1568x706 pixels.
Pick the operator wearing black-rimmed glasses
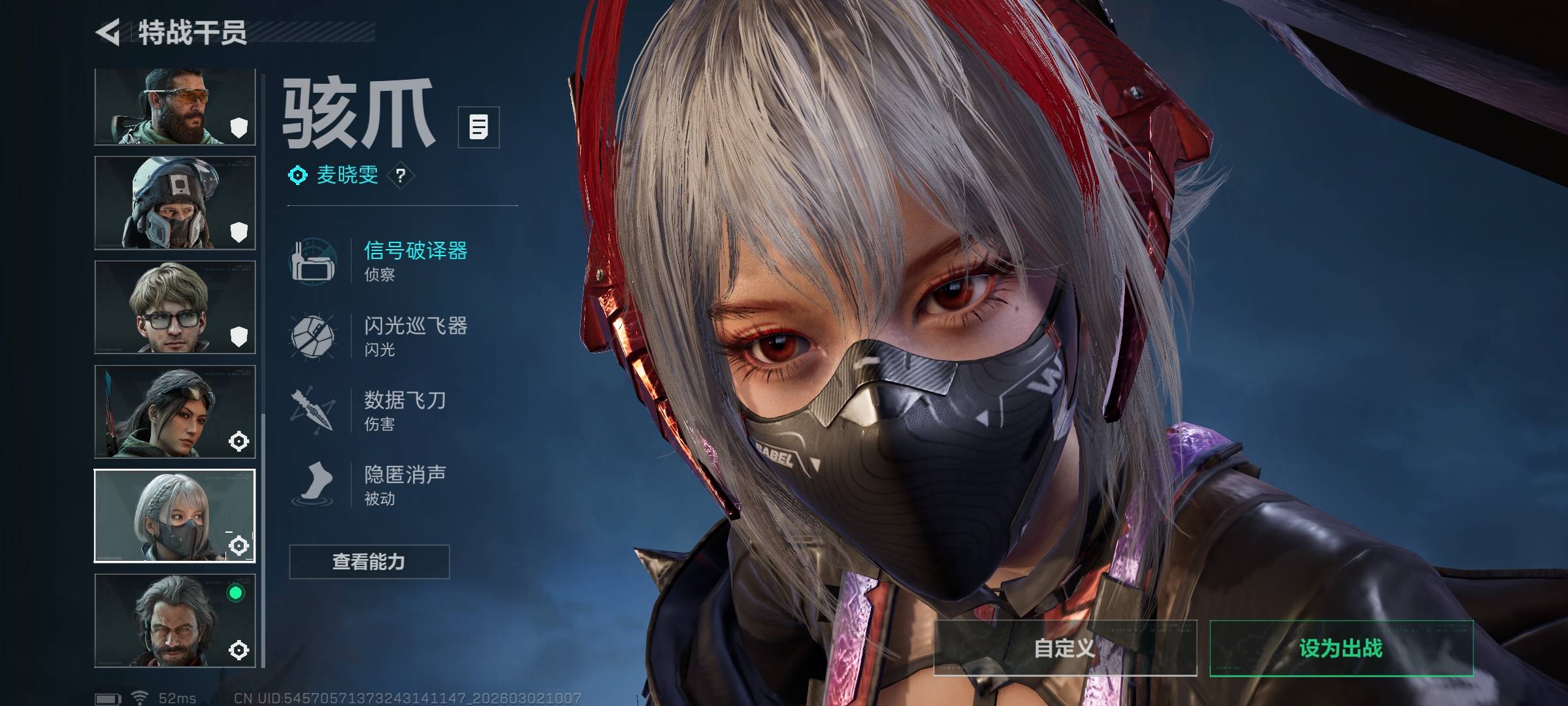174,307
